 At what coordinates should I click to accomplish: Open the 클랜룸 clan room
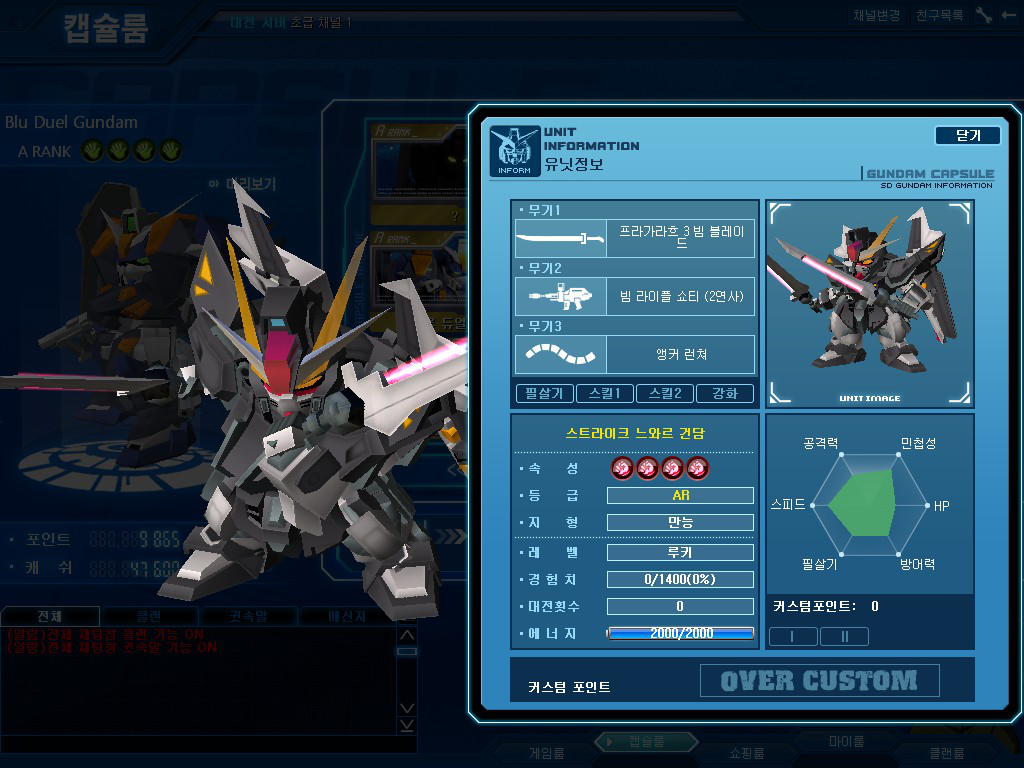point(945,753)
